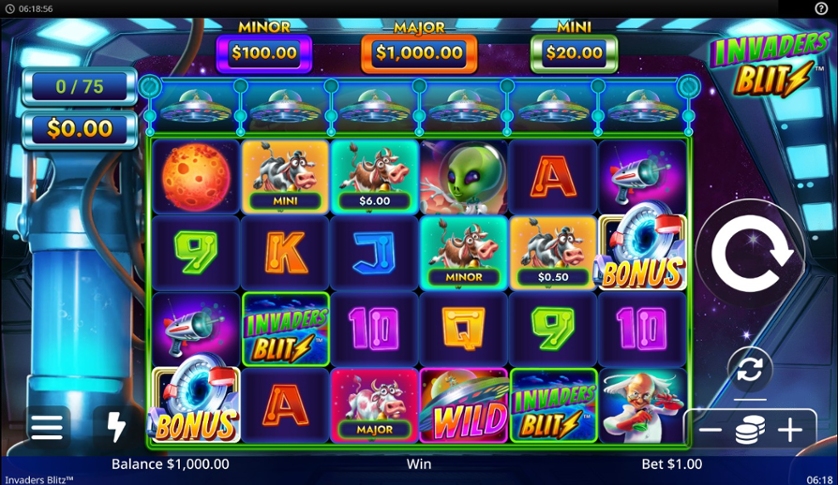Open the help question mark icon
The image size is (838, 485).
click(x=822, y=8)
